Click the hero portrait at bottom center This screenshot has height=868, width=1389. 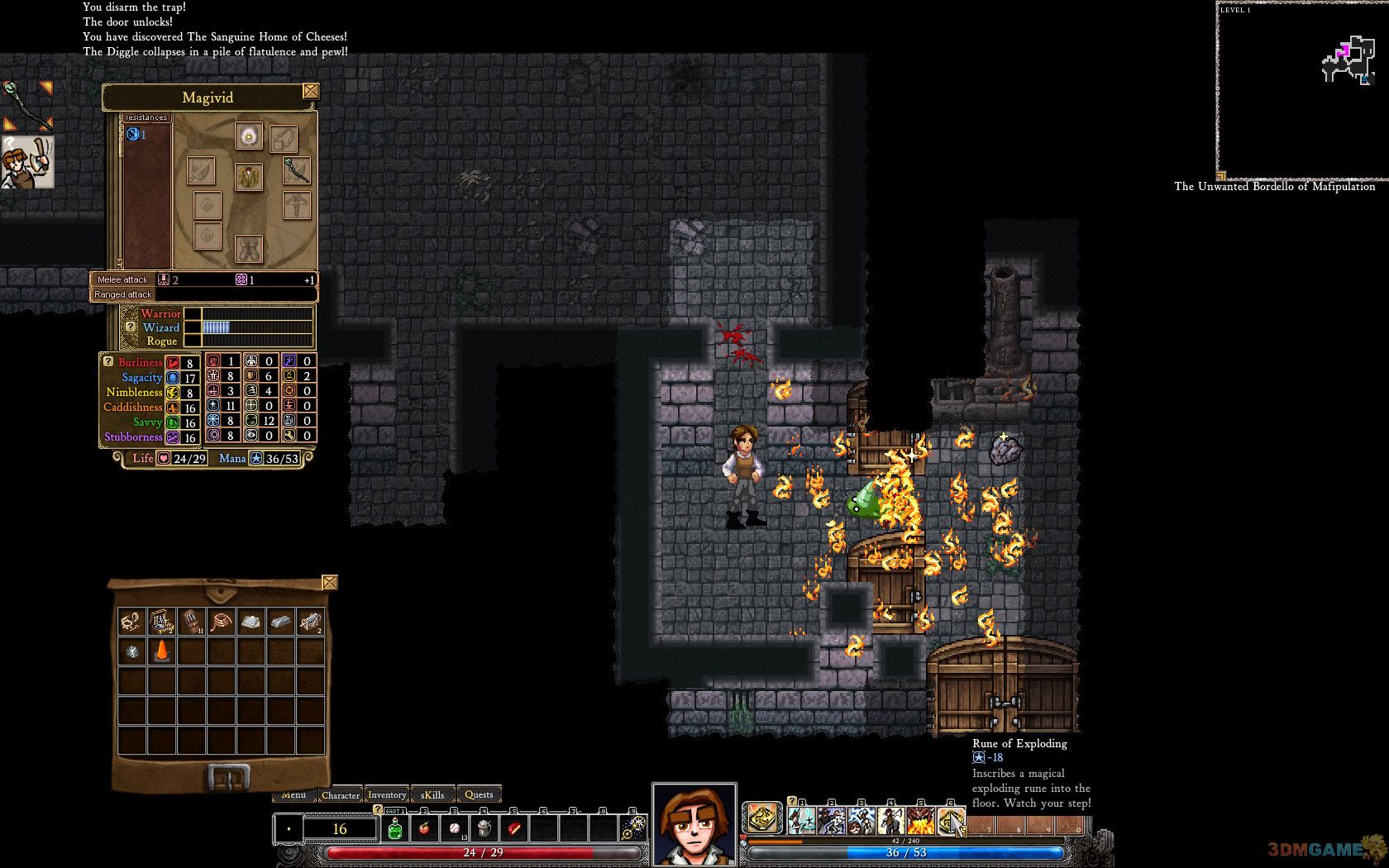click(x=694, y=824)
